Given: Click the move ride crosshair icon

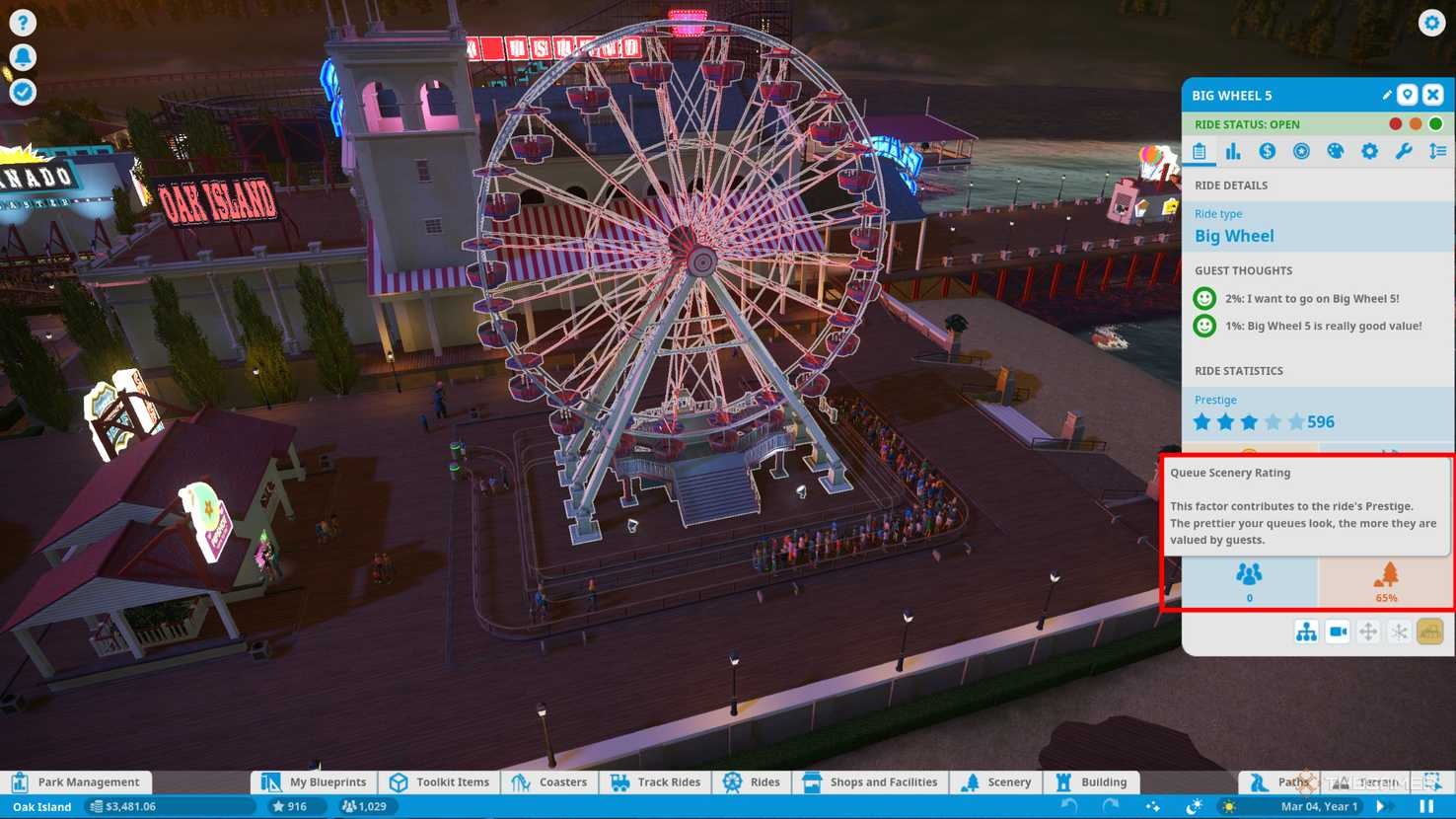Looking at the screenshot, I should click(x=1367, y=632).
